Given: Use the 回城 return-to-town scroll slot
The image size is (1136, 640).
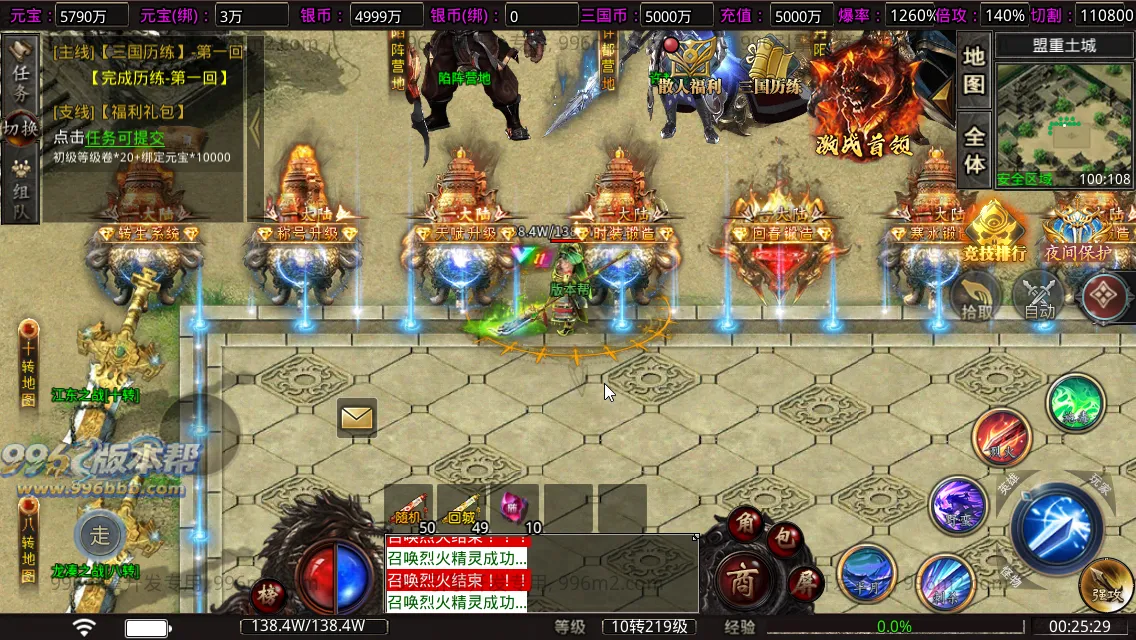Looking at the screenshot, I should click(x=462, y=508).
